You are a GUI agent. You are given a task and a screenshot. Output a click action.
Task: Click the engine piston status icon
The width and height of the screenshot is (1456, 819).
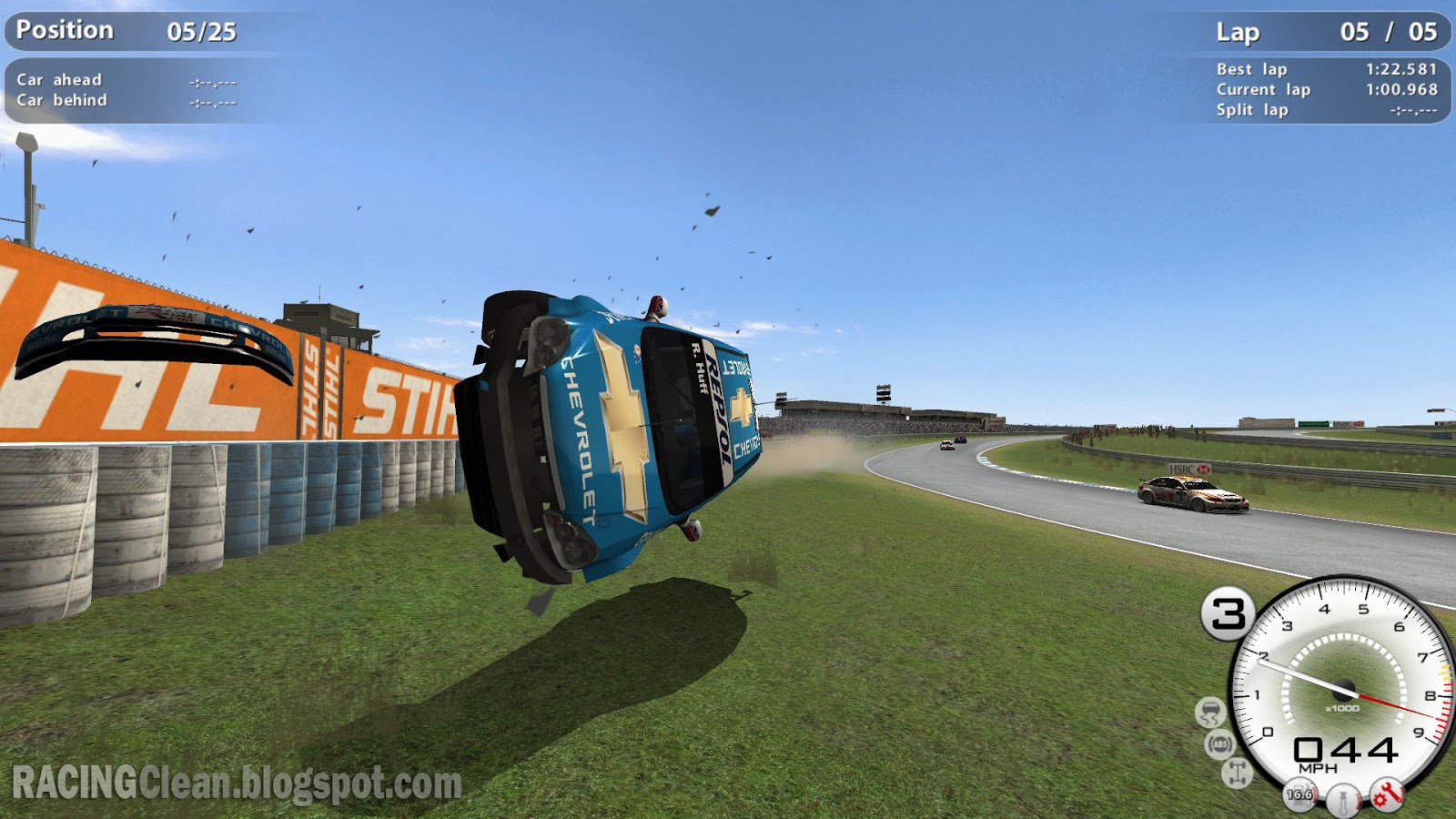point(1344,799)
